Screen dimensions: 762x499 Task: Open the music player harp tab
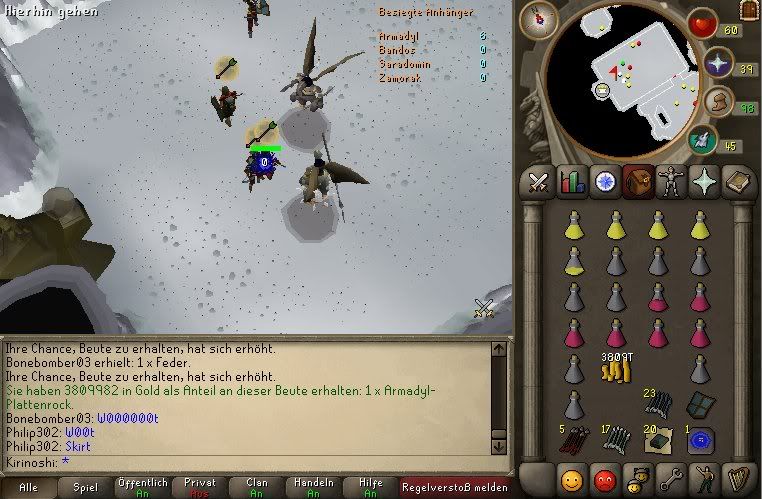pyautogui.click(x=737, y=477)
